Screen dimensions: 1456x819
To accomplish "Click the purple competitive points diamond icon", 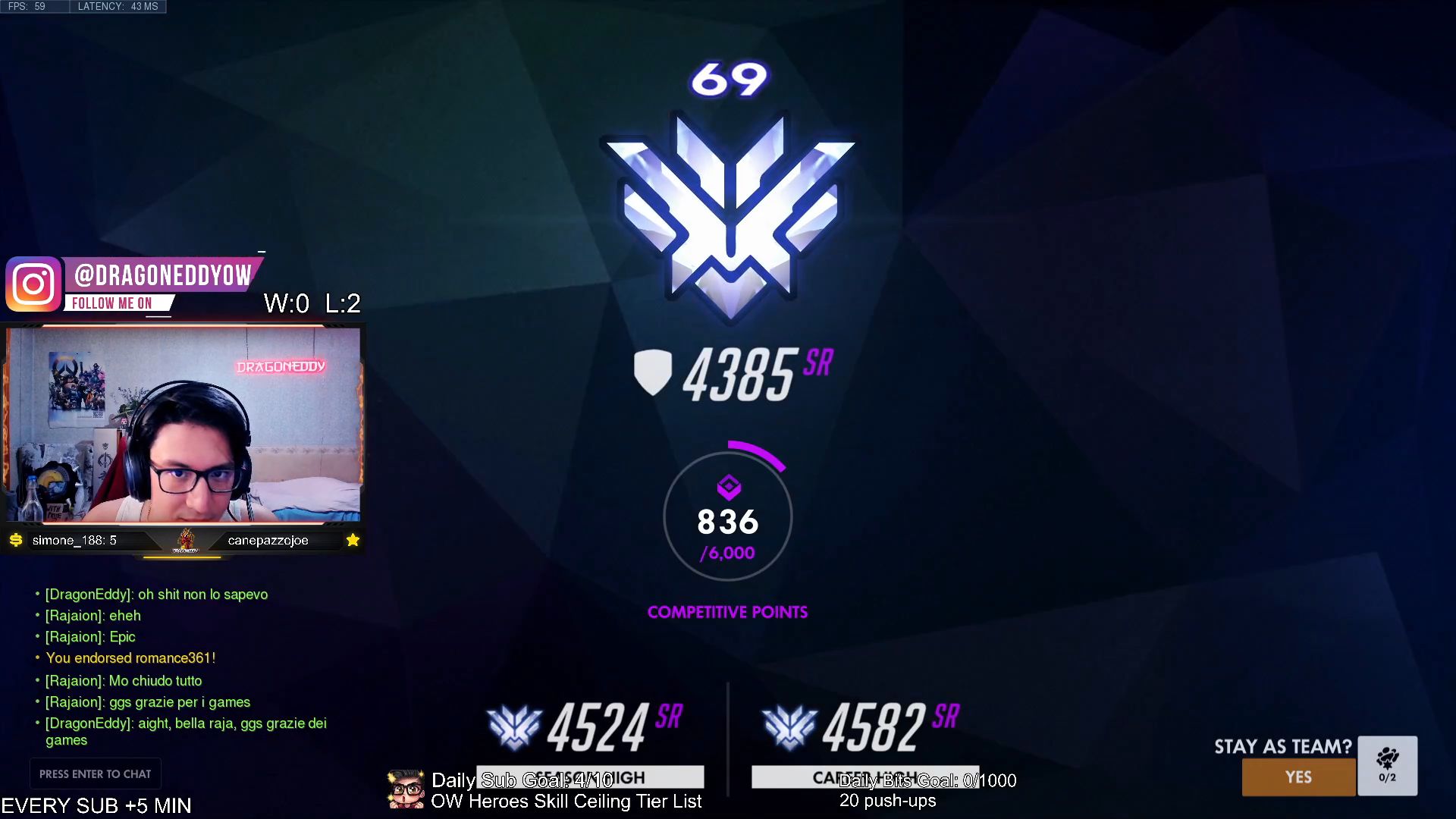I will point(727,488).
